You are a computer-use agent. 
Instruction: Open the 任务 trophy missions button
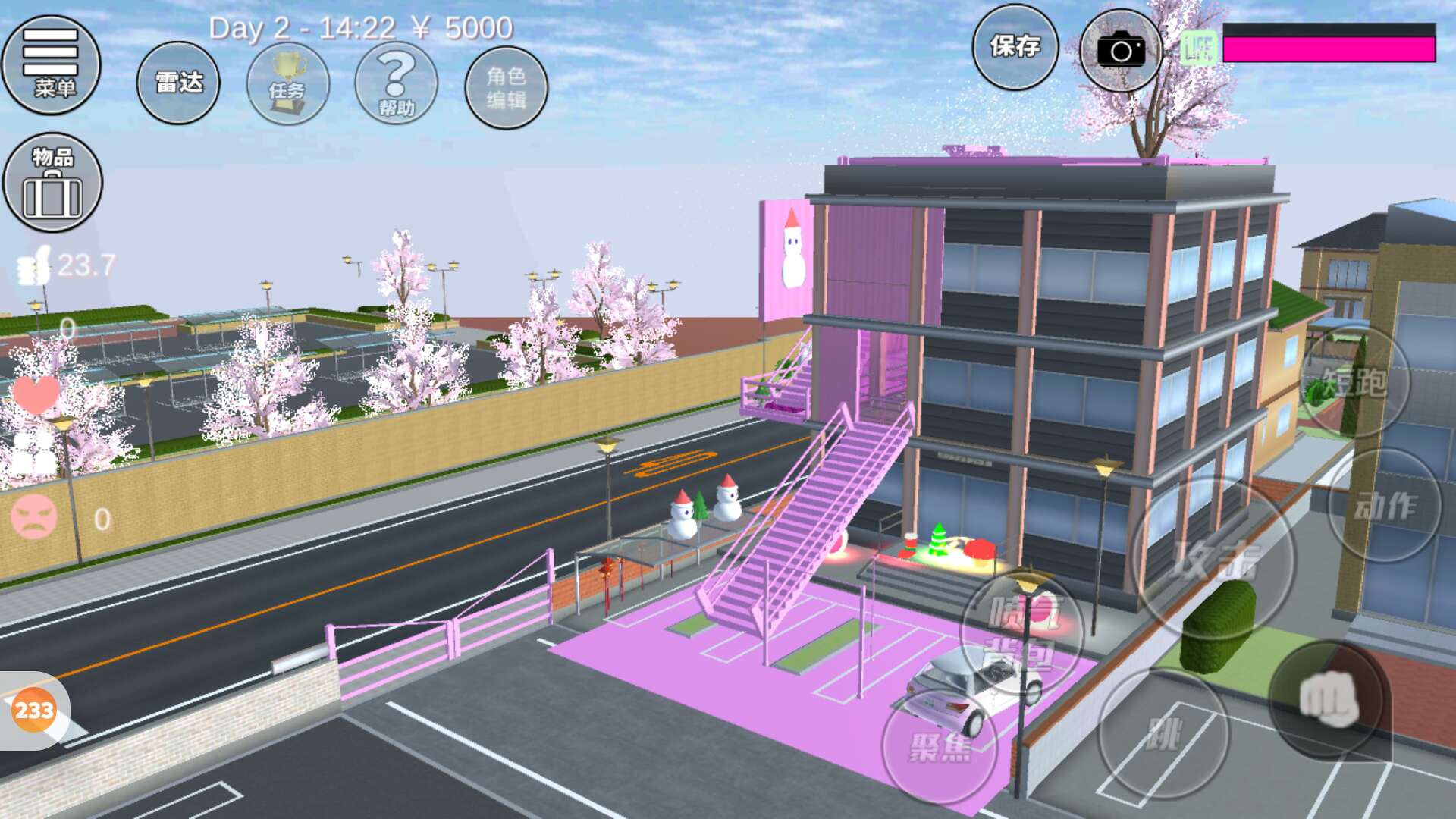coord(287,84)
